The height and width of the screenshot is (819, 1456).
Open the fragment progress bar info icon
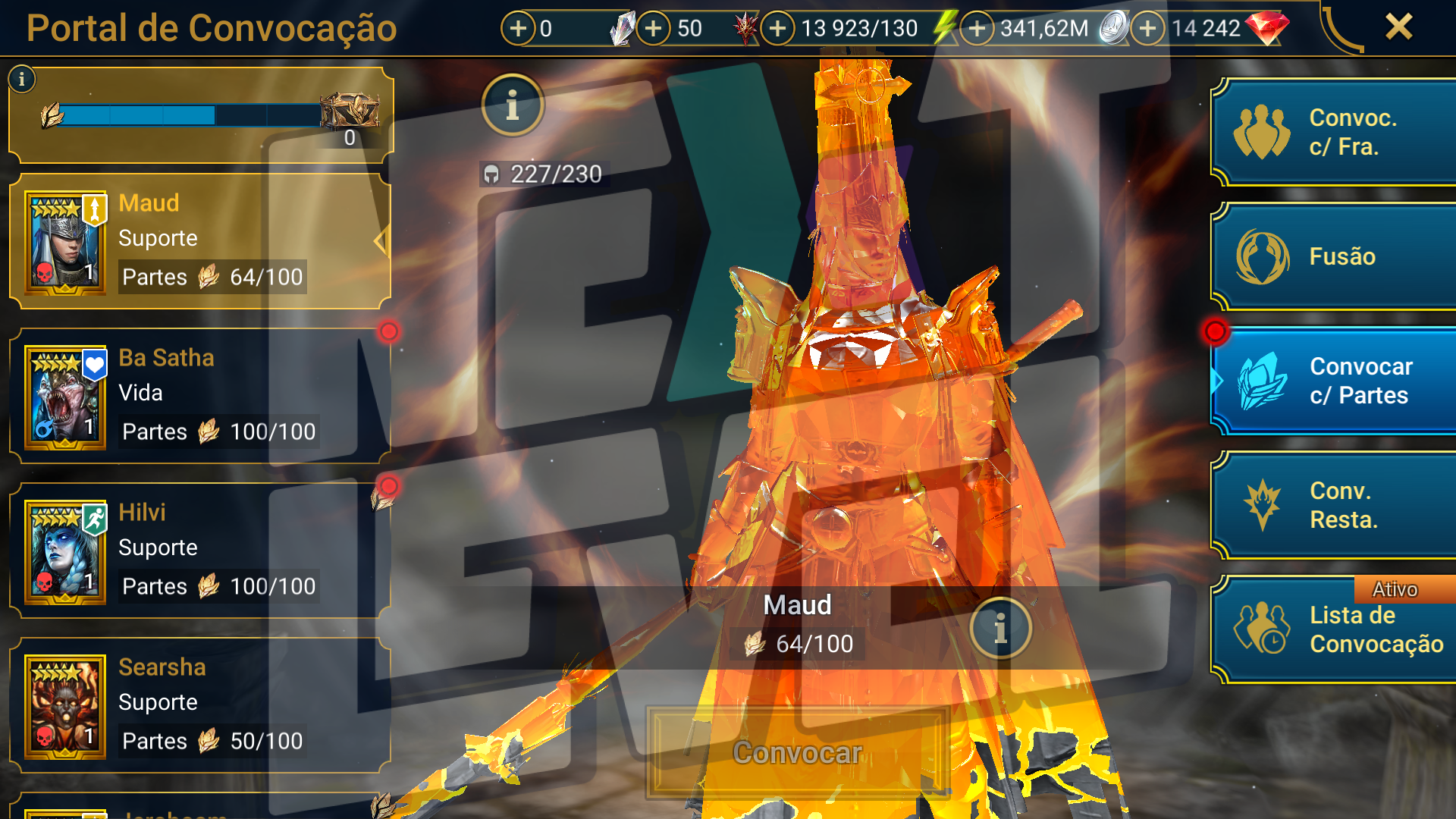(x=22, y=79)
